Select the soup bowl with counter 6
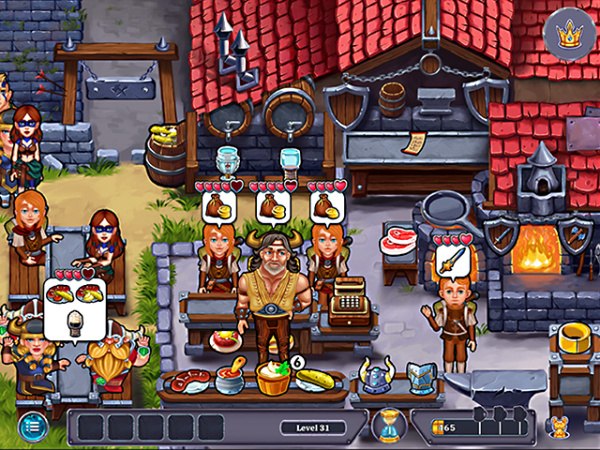600x450 pixels. 273,378
